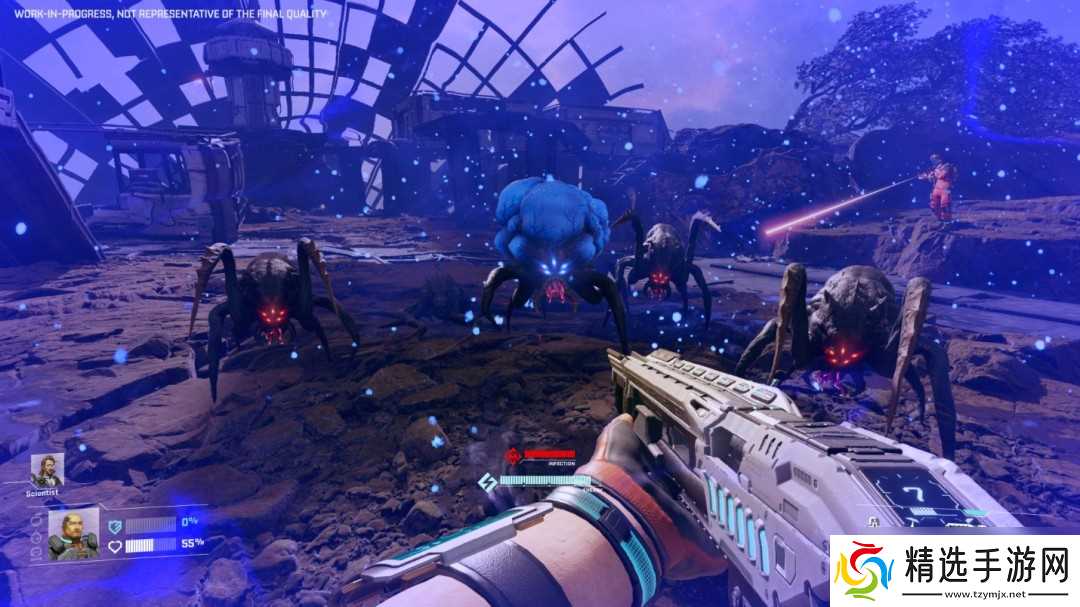Click the lightning bolt energy icon
The height and width of the screenshot is (607, 1080).
click(x=488, y=481)
